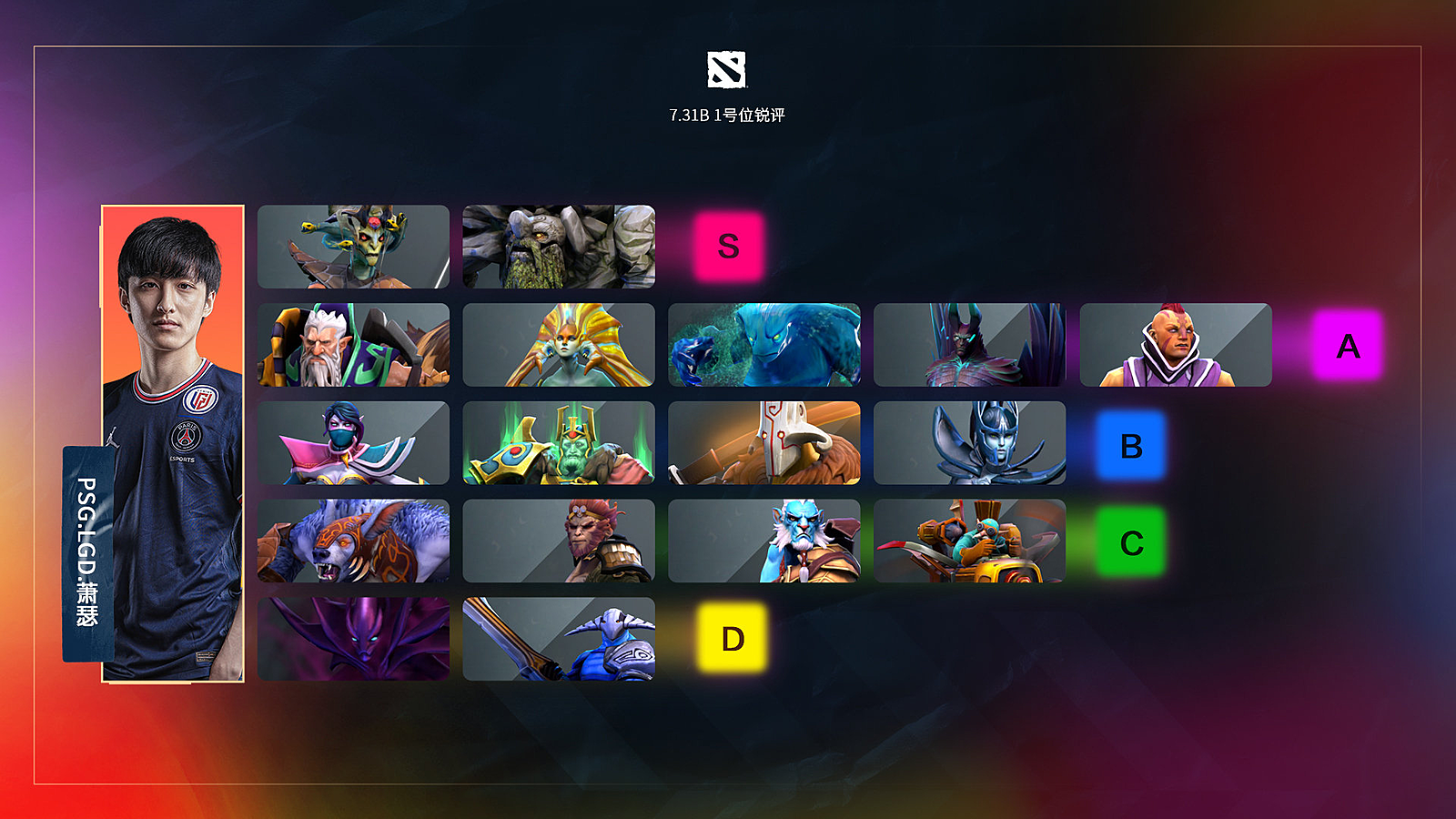Image resolution: width=1456 pixels, height=819 pixels.
Task: Click the pink S tier label
Action: [x=728, y=247]
